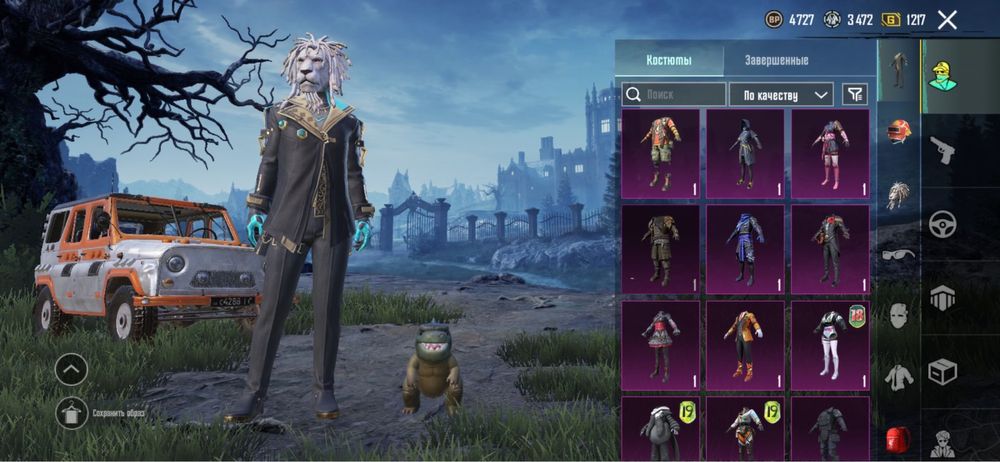Save outfit with the Сохранить образ button

click(71, 412)
